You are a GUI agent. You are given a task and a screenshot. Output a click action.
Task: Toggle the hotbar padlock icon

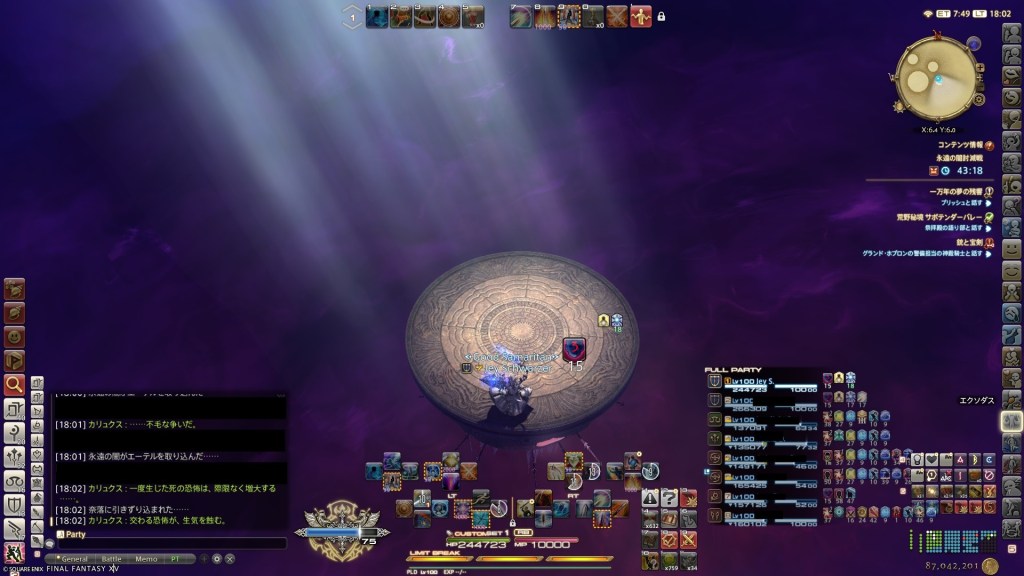point(661,16)
